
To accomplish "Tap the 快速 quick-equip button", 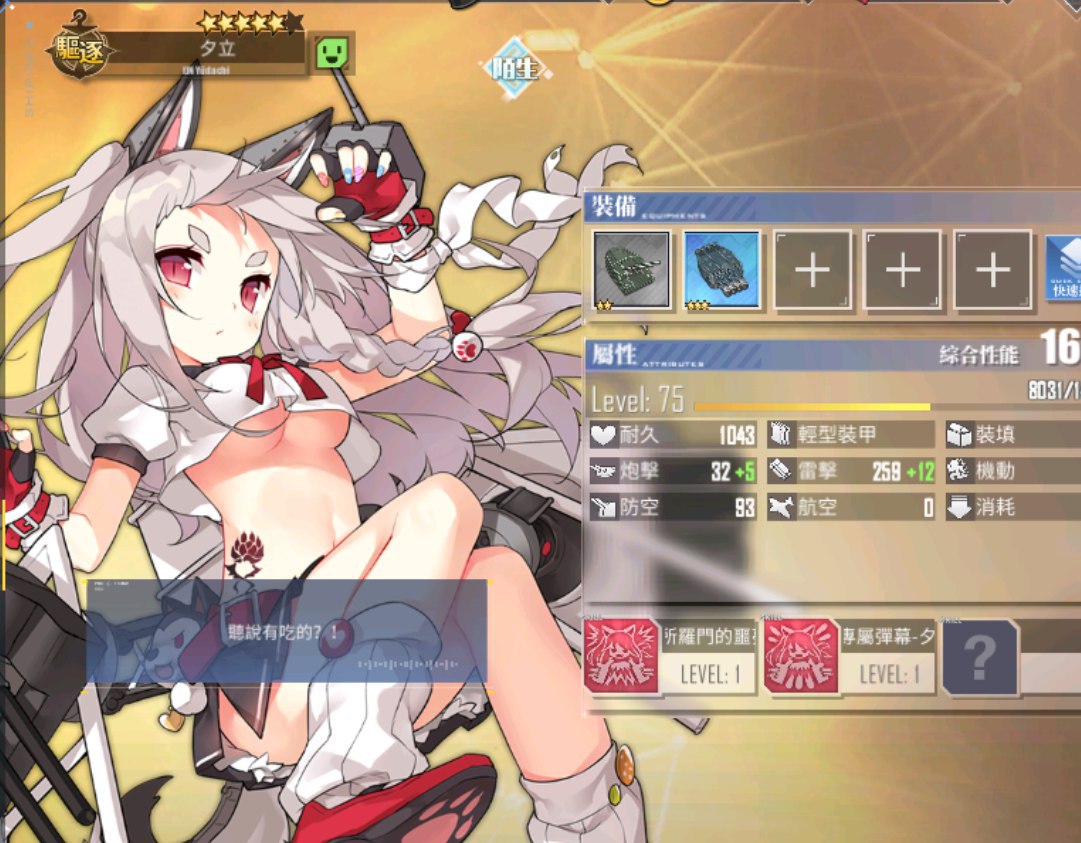I will (1063, 267).
